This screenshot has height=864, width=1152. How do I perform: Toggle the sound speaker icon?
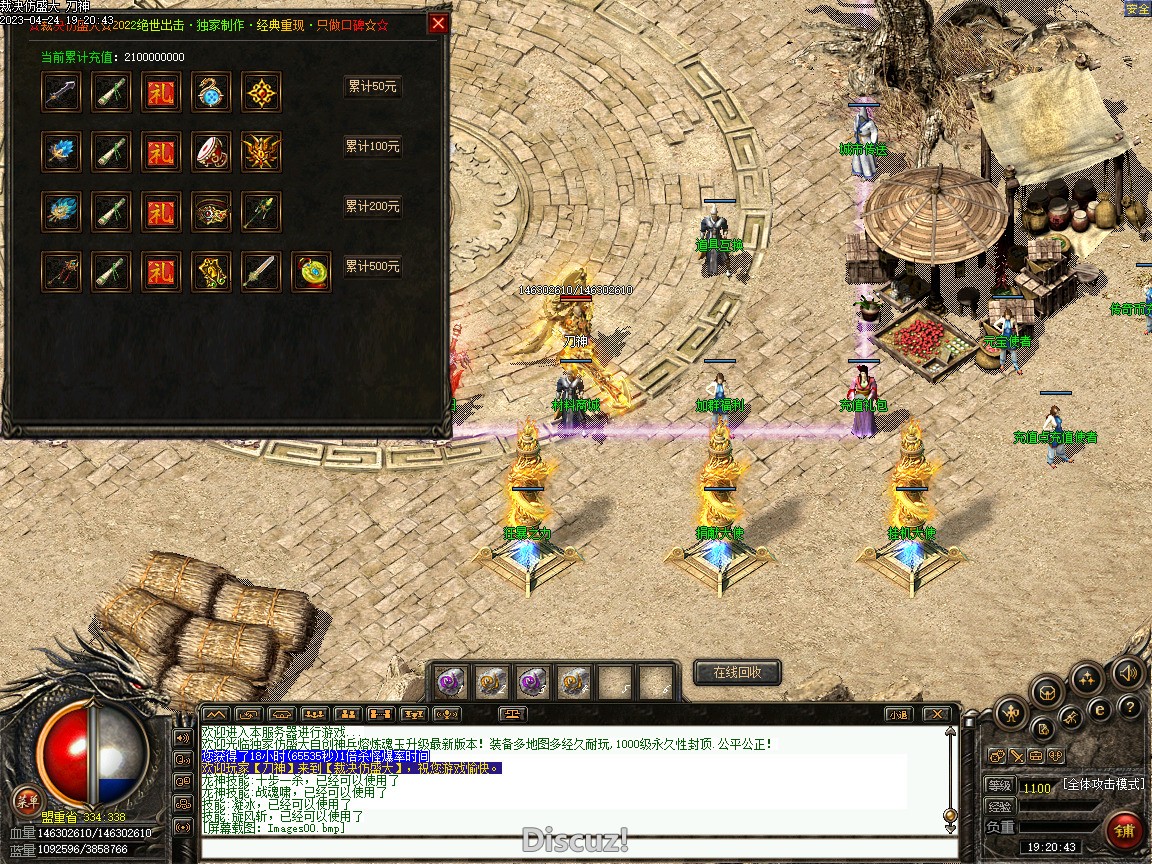click(x=1128, y=673)
